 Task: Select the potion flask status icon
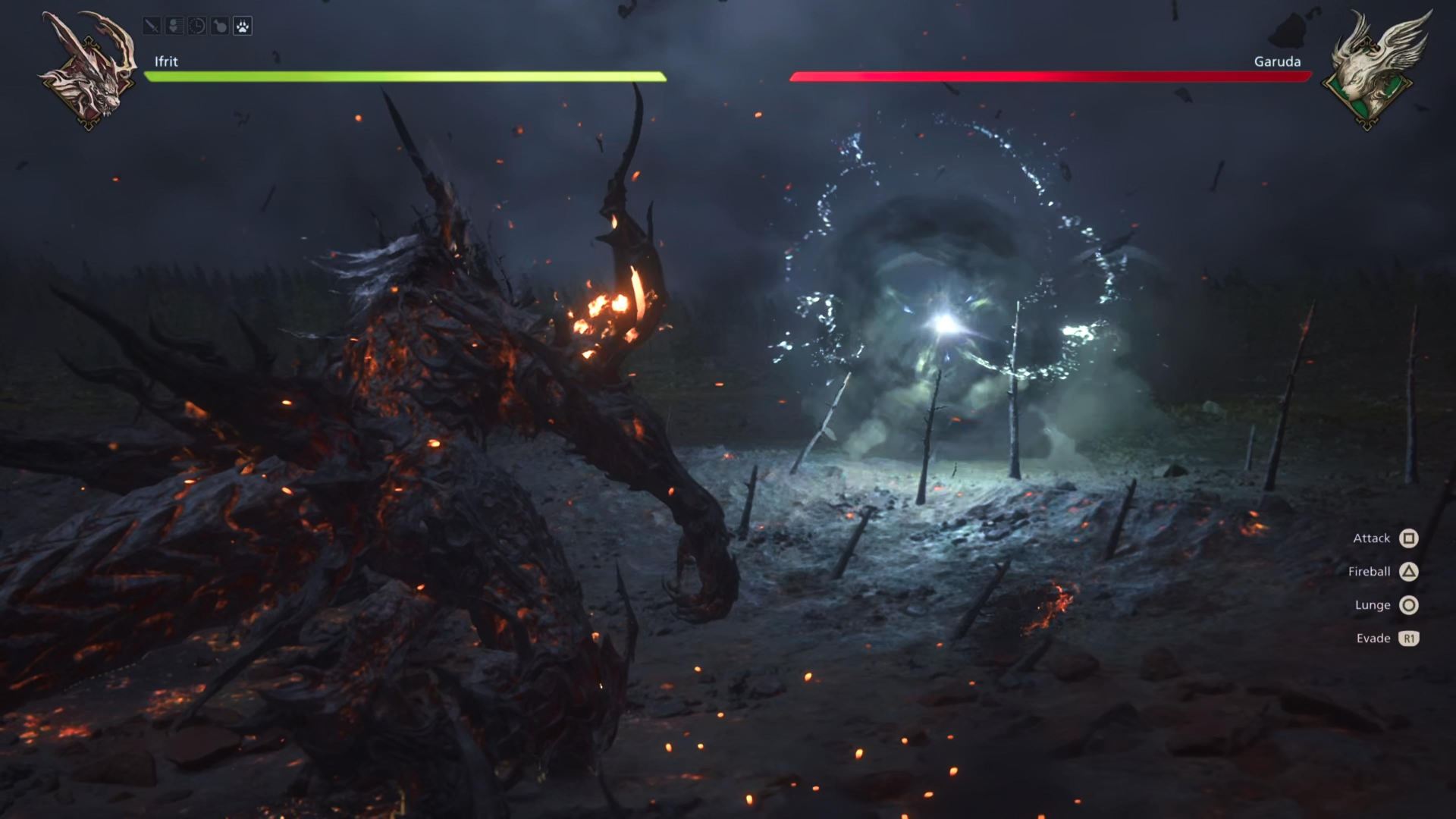pos(220,27)
